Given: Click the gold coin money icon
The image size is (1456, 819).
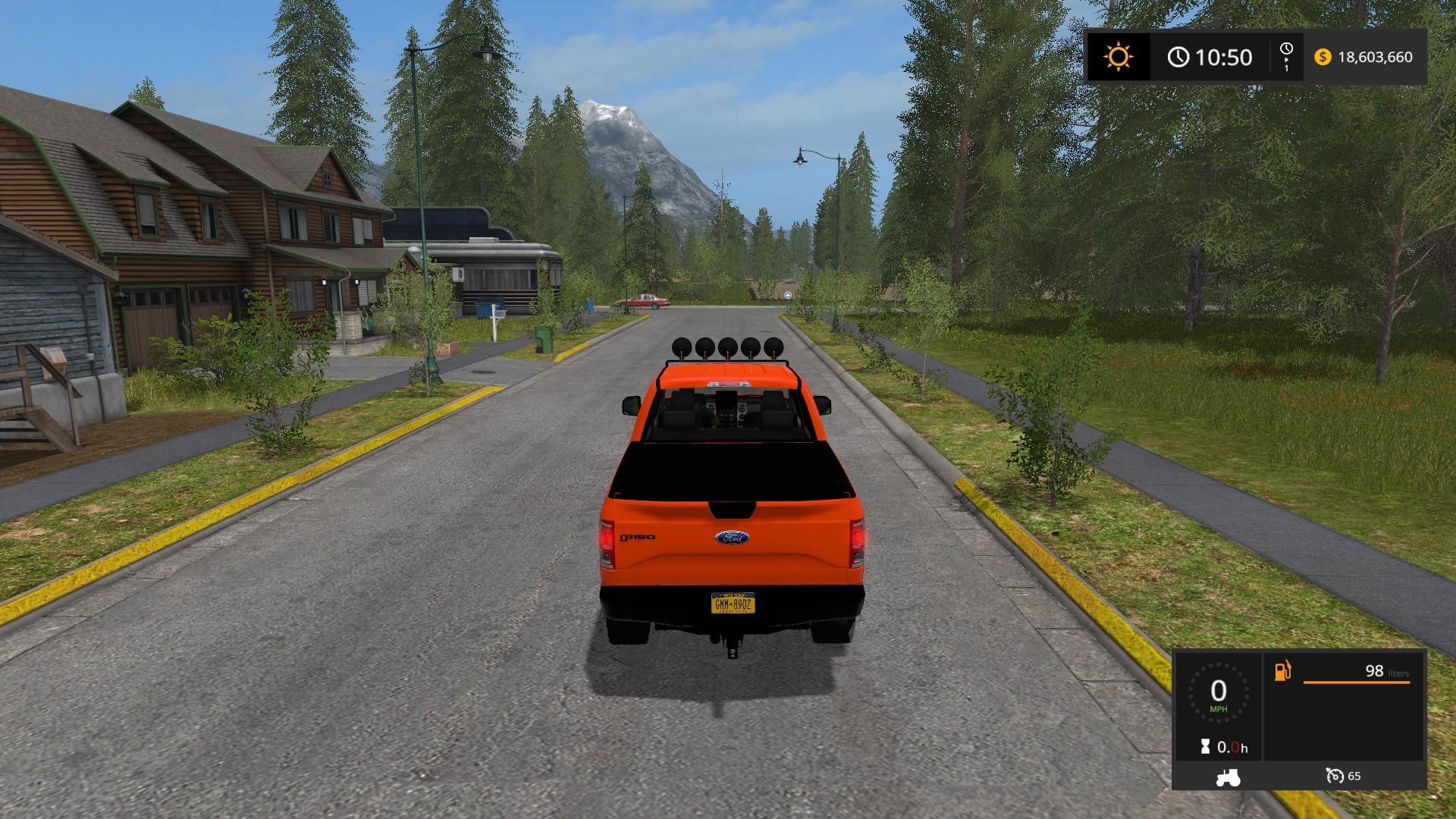Looking at the screenshot, I should point(1323,57).
